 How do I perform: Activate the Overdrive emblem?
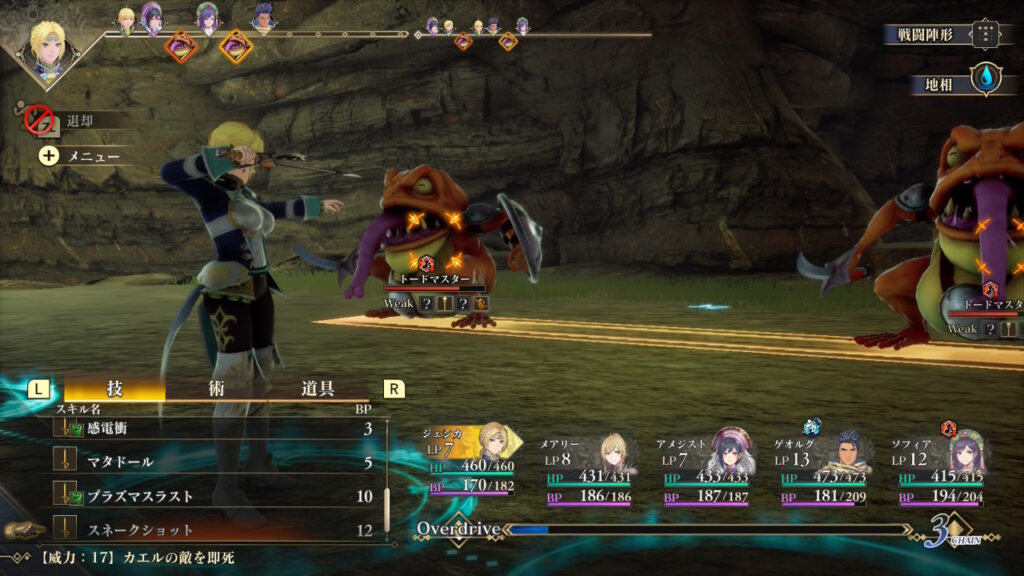[456, 527]
